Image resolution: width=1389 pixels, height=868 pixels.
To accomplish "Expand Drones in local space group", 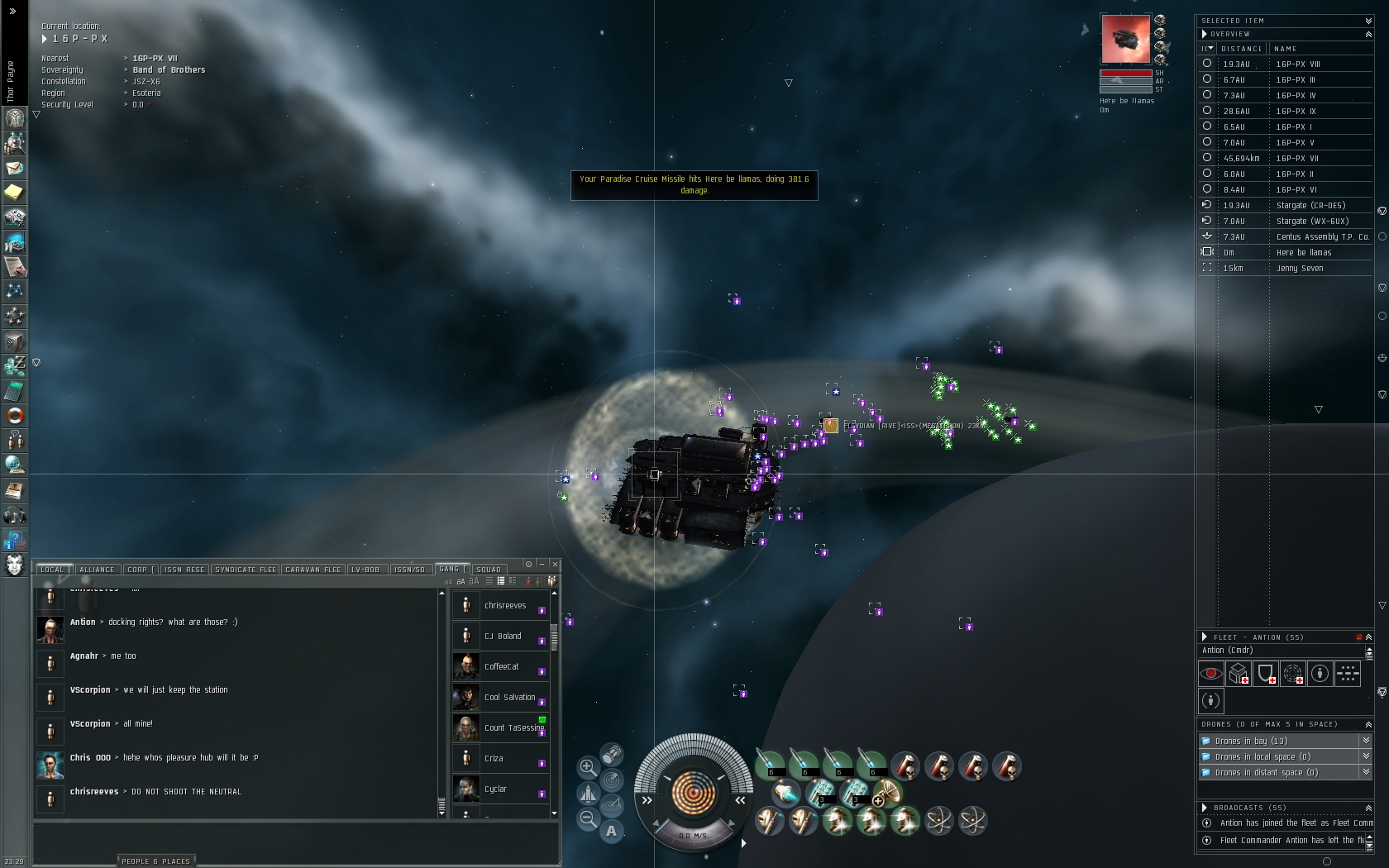I will [1366, 756].
